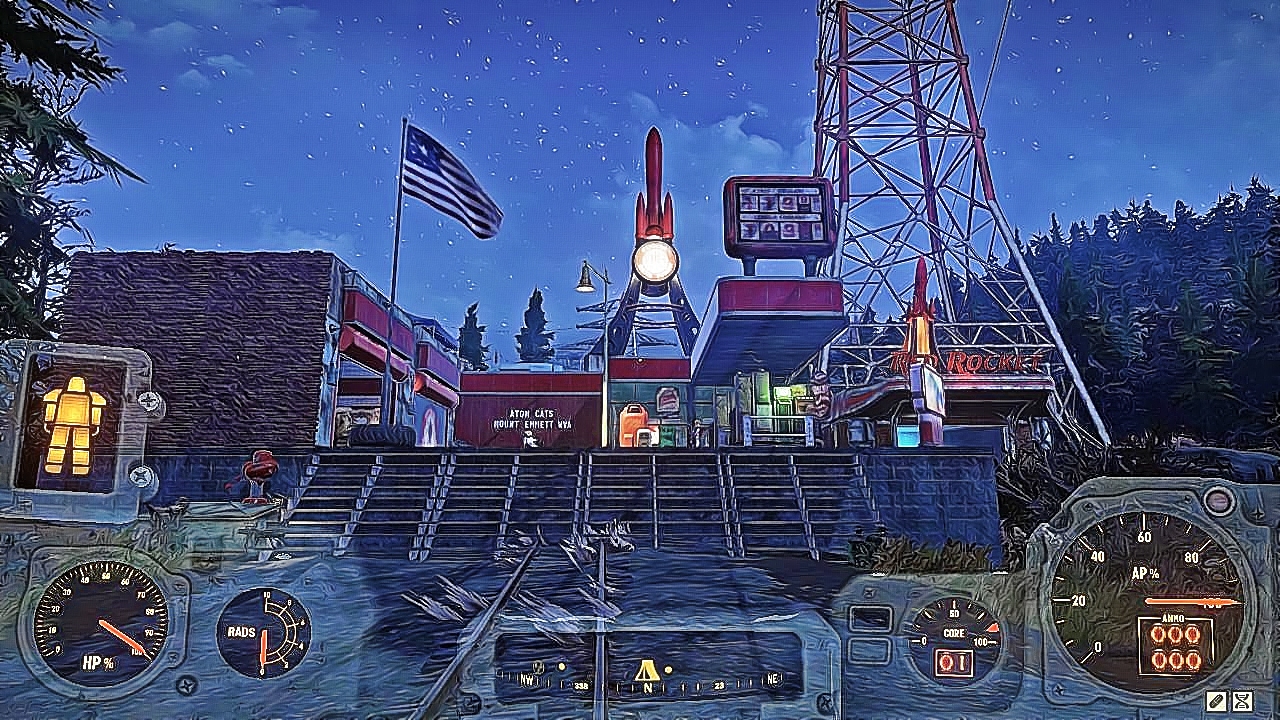Open the pill-shaped chem status icon
1280x720 pixels.
click(1216, 700)
